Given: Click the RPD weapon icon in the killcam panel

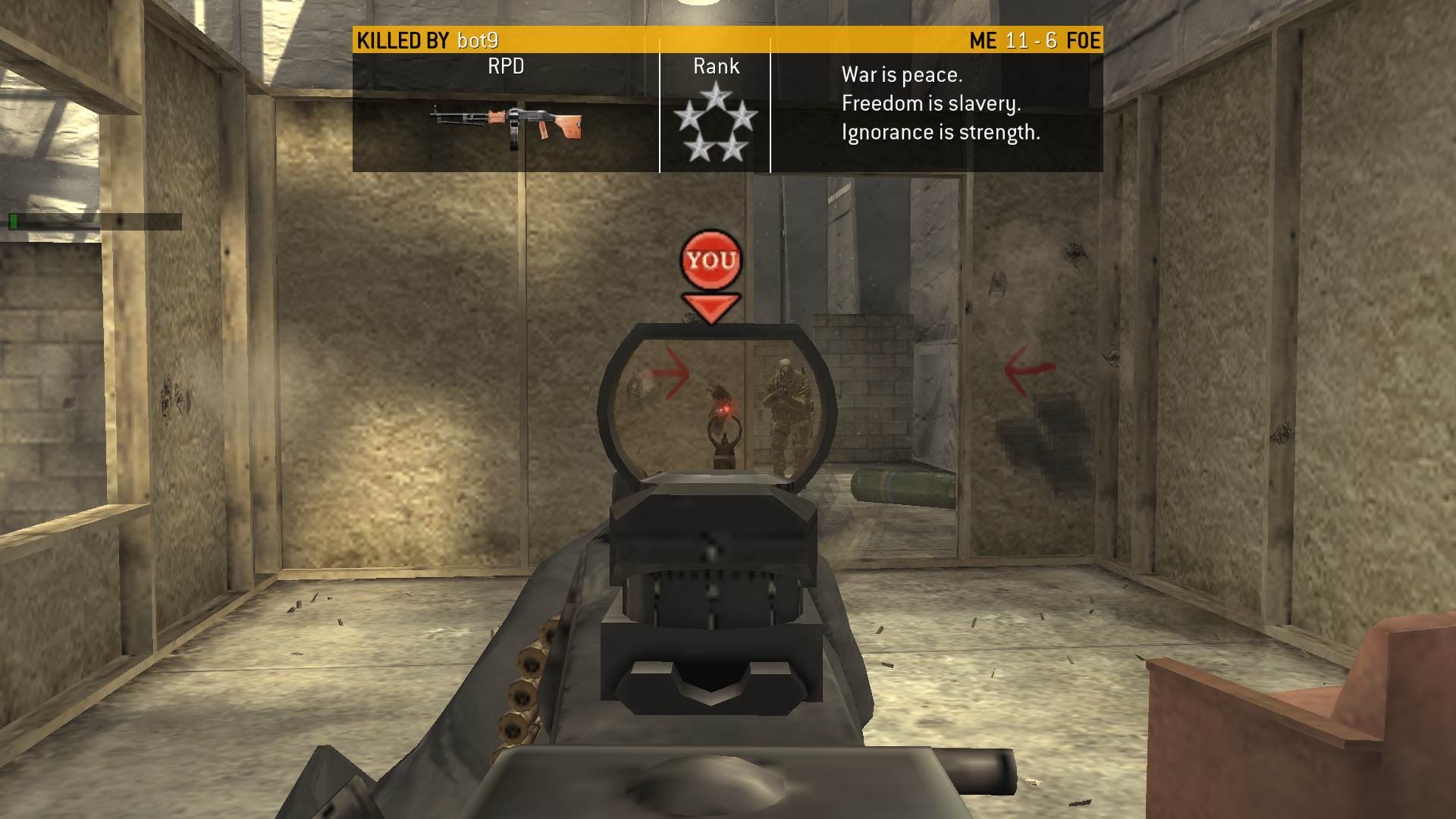Looking at the screenshot, I should 507,124.
